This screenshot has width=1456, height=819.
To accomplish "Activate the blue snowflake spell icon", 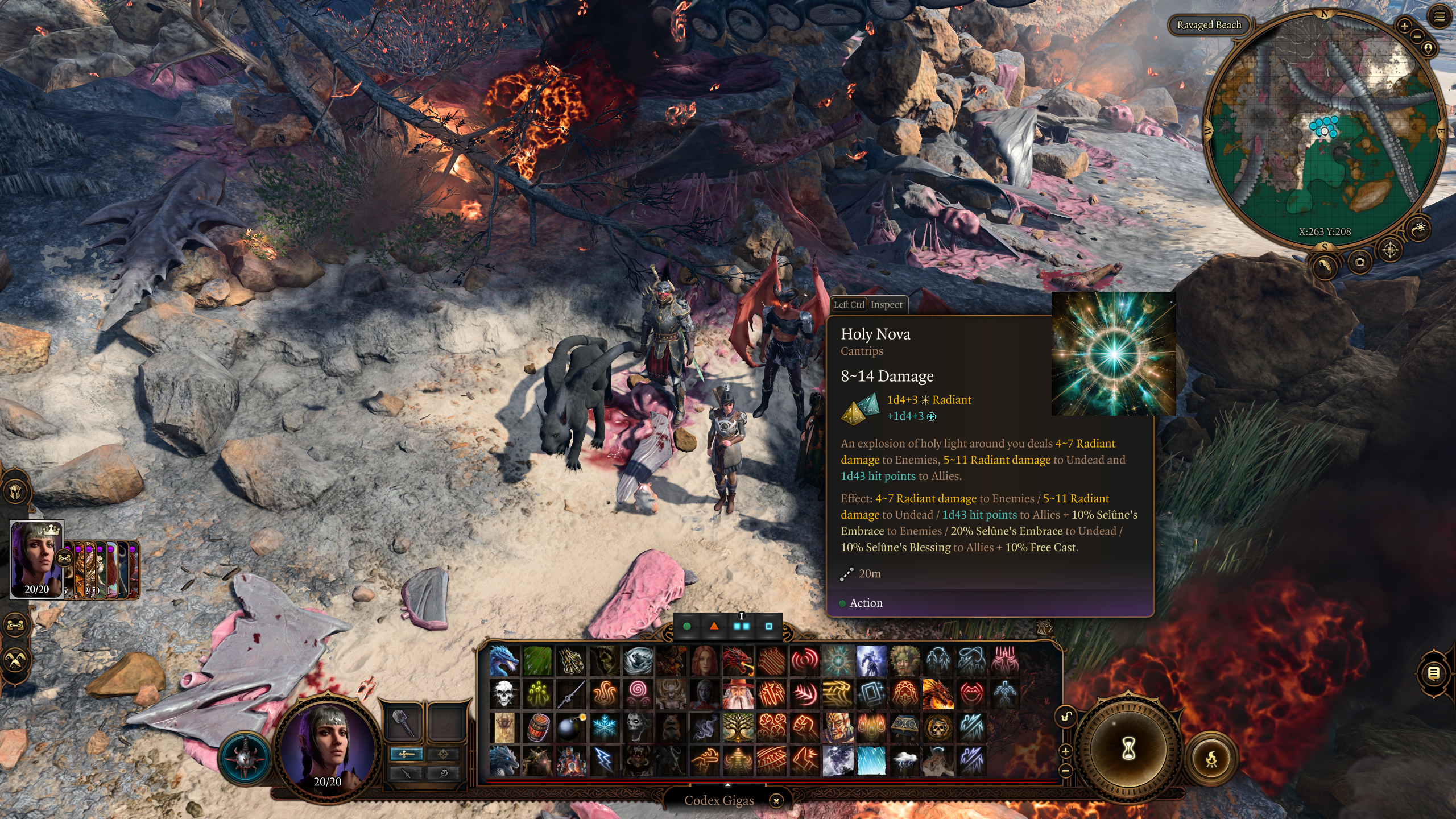I will pos(604,727).
